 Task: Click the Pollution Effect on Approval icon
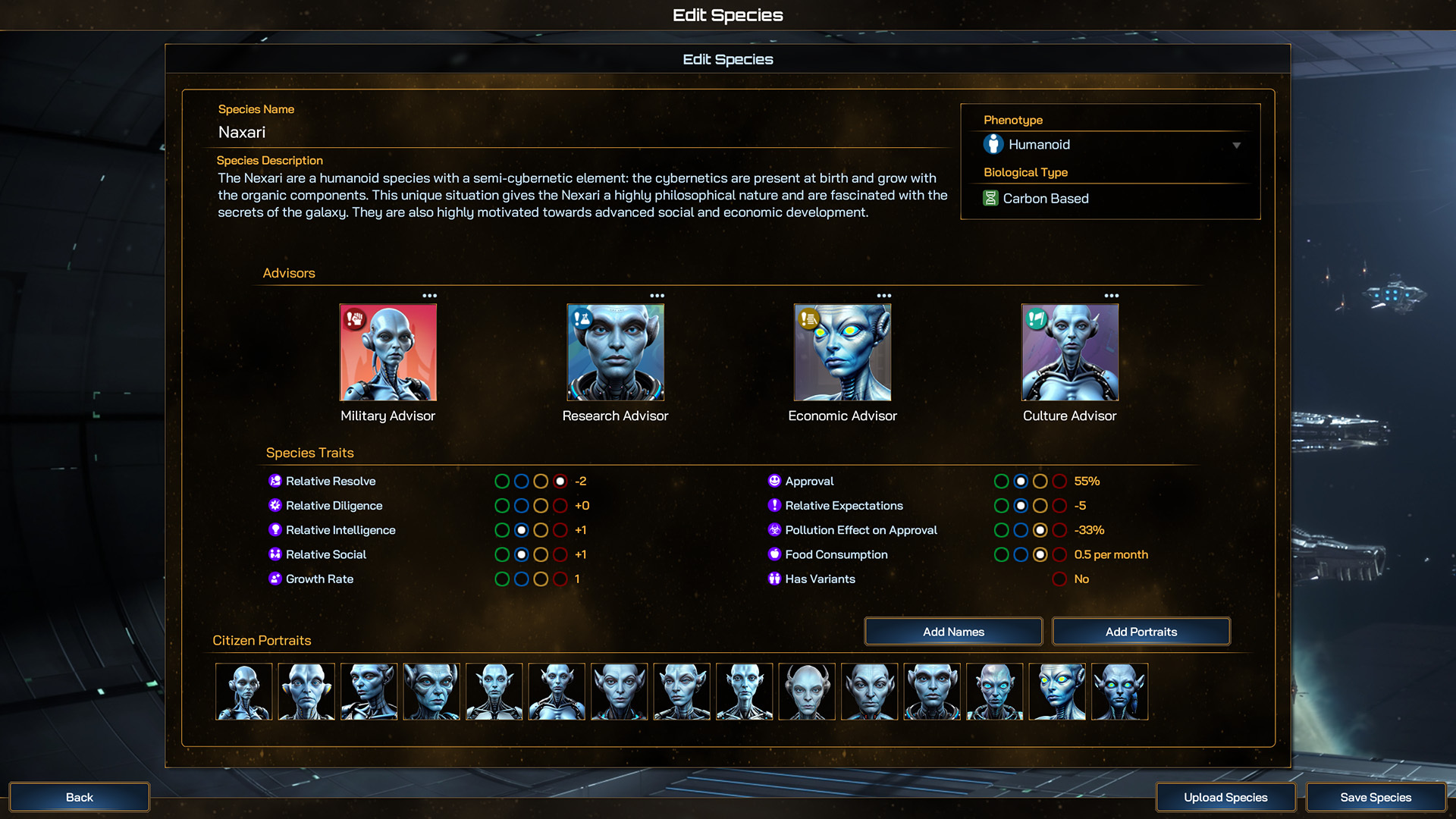pos(774,530)
